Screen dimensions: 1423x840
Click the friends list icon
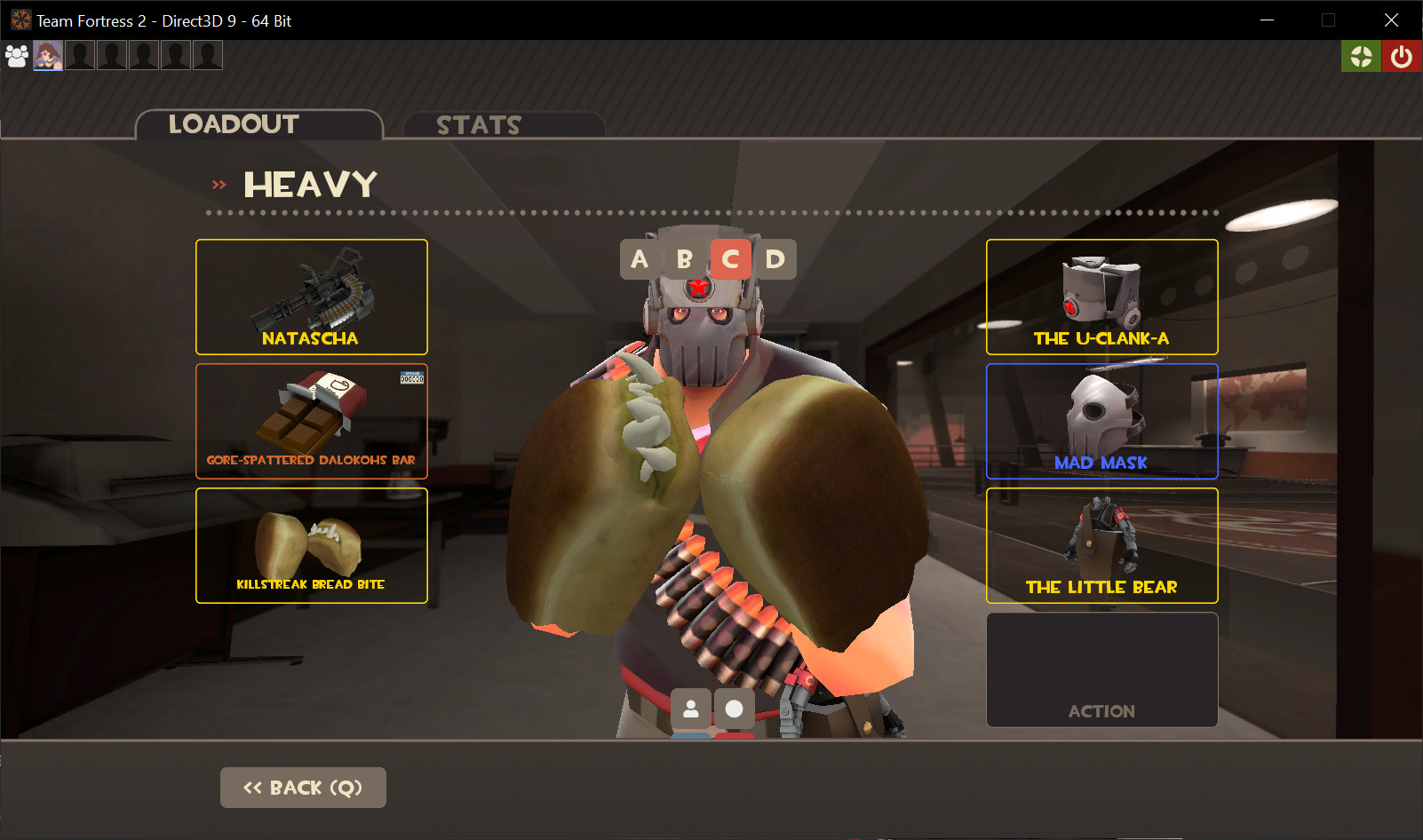(16, 55)
